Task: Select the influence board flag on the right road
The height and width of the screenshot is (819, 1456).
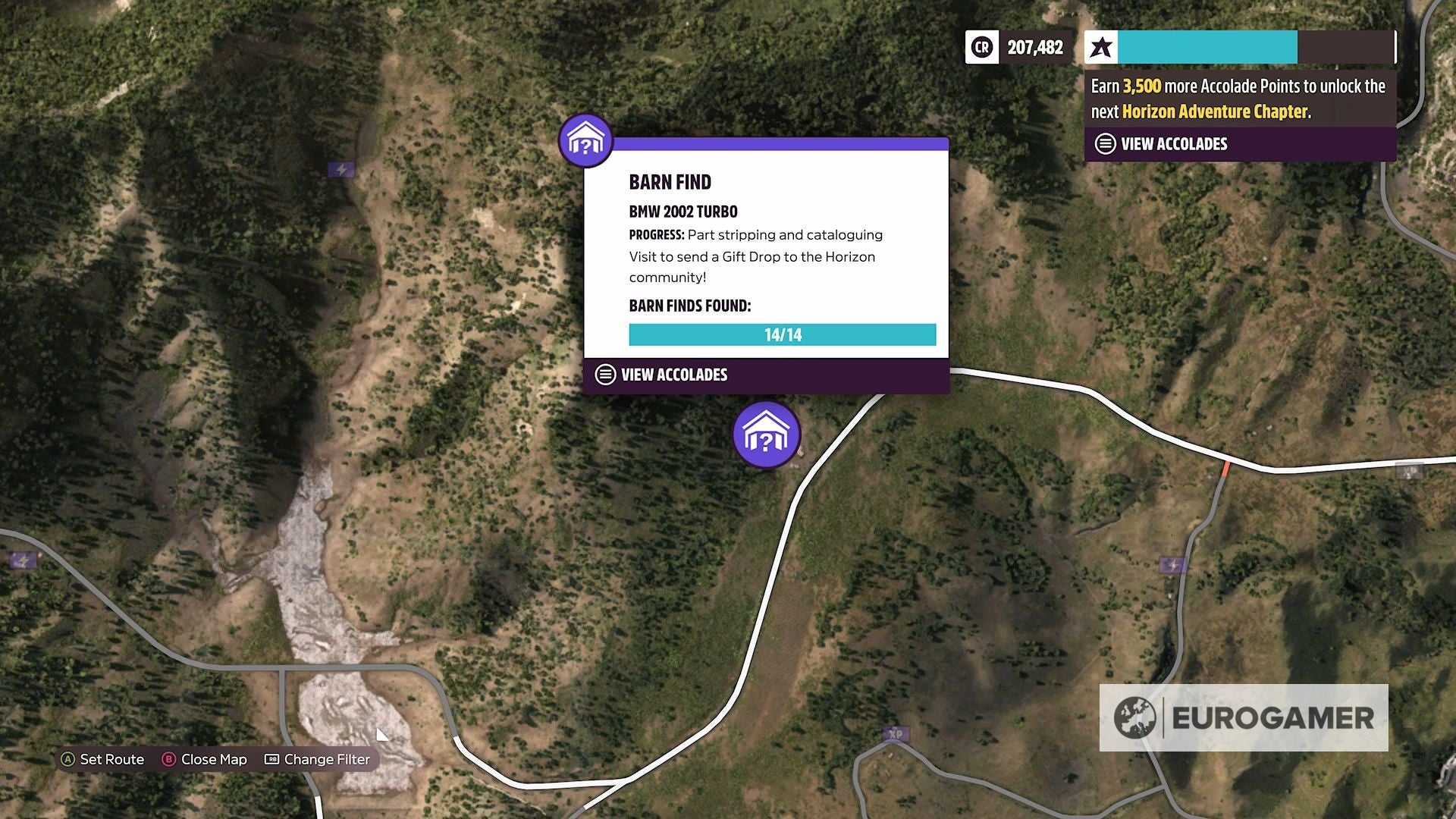Action: pos(1172,565)
